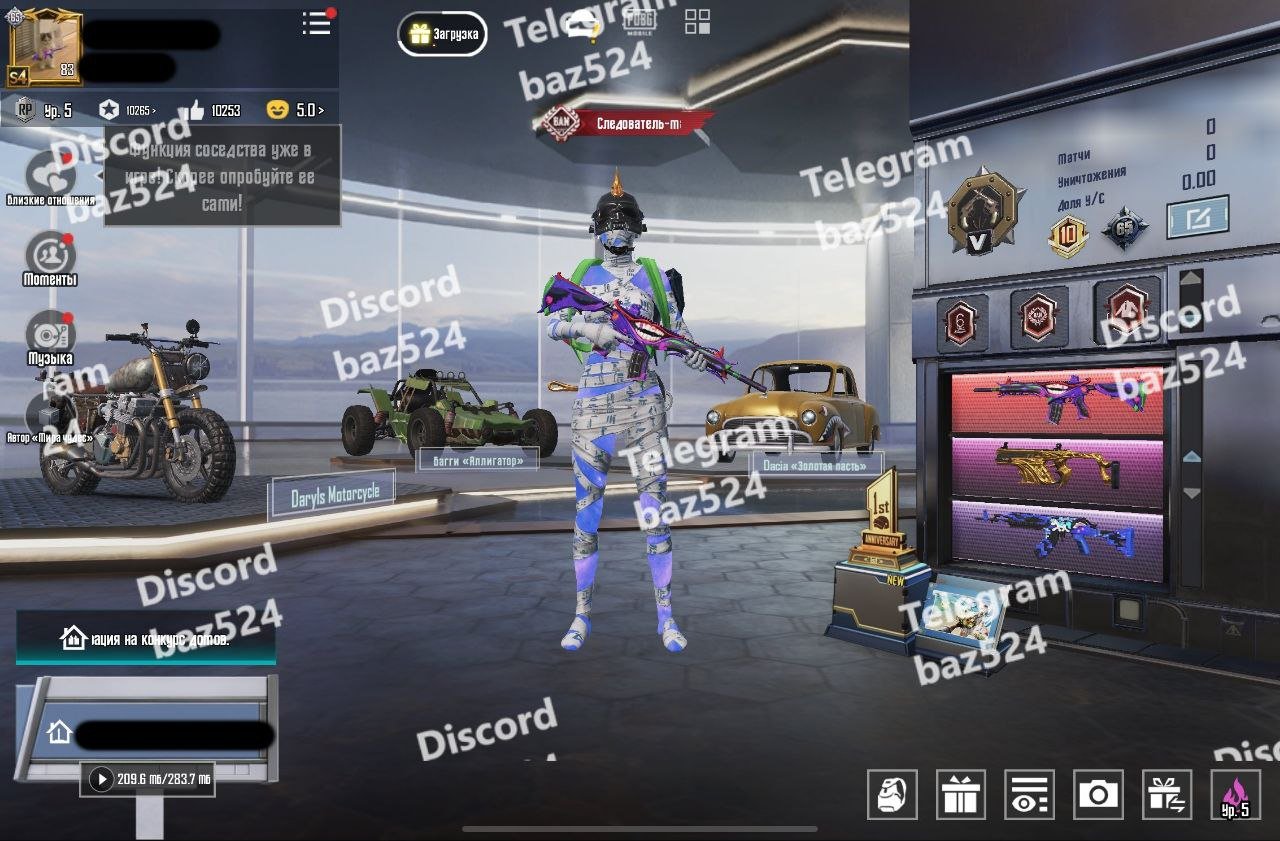Open the smiley rating 5.0 details
The height and width of the screenshot is (841, 1280).
pyautogui.click(x=296, y=110)
